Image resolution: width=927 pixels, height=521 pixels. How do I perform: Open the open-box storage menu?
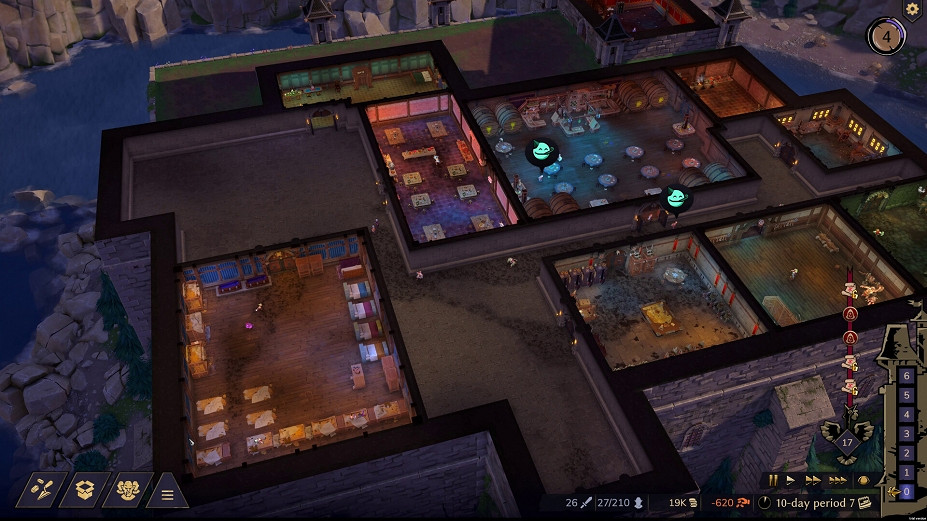click(x=86, y=490)
